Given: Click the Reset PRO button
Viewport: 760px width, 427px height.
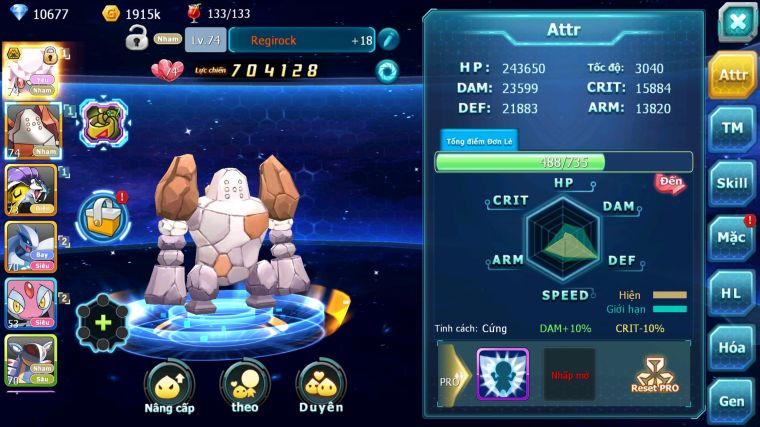Looking at the screenshot, I should [x=654, y=375].
